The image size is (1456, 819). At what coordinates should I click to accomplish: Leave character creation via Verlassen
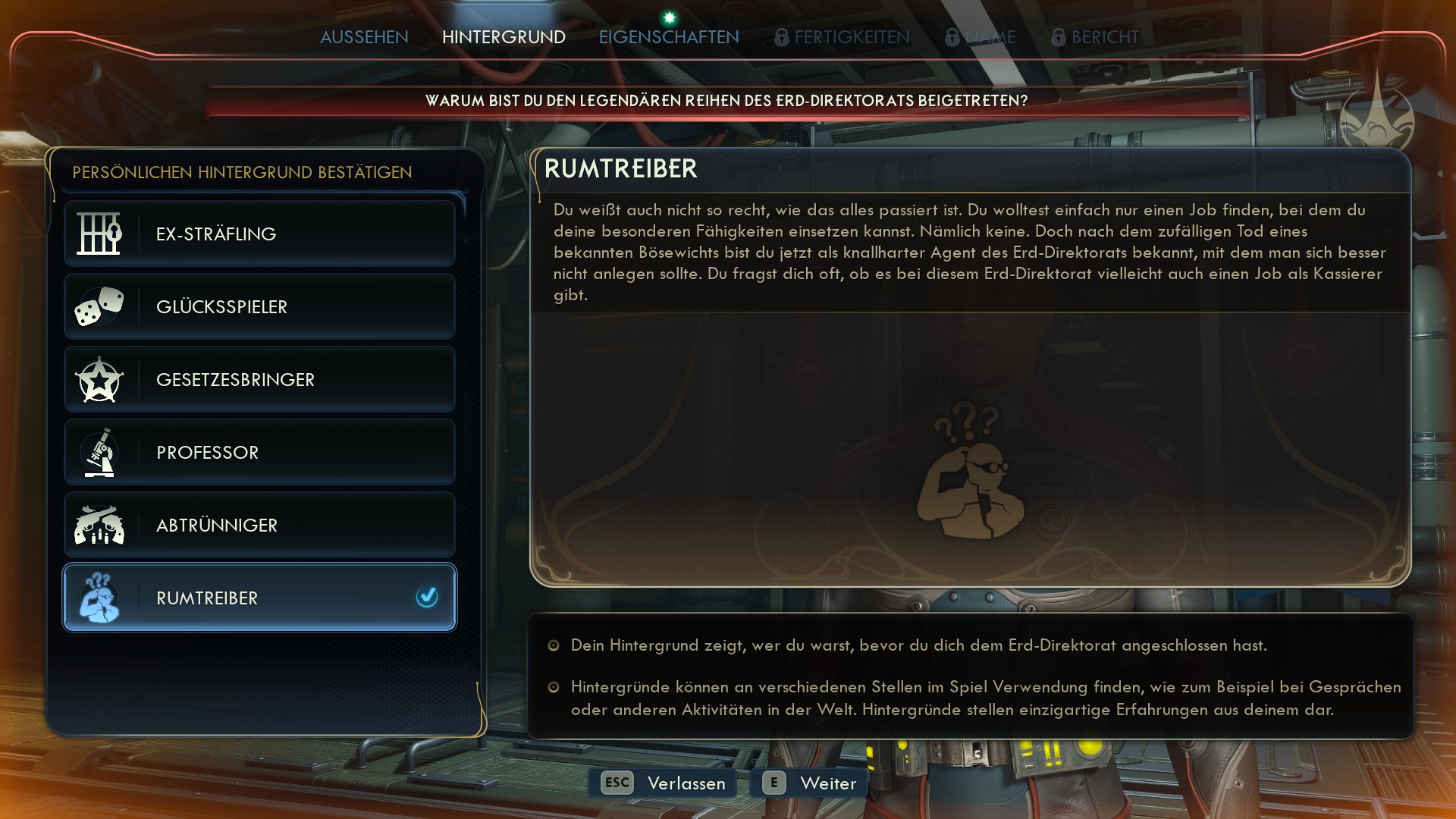click(x=664, y=783)
